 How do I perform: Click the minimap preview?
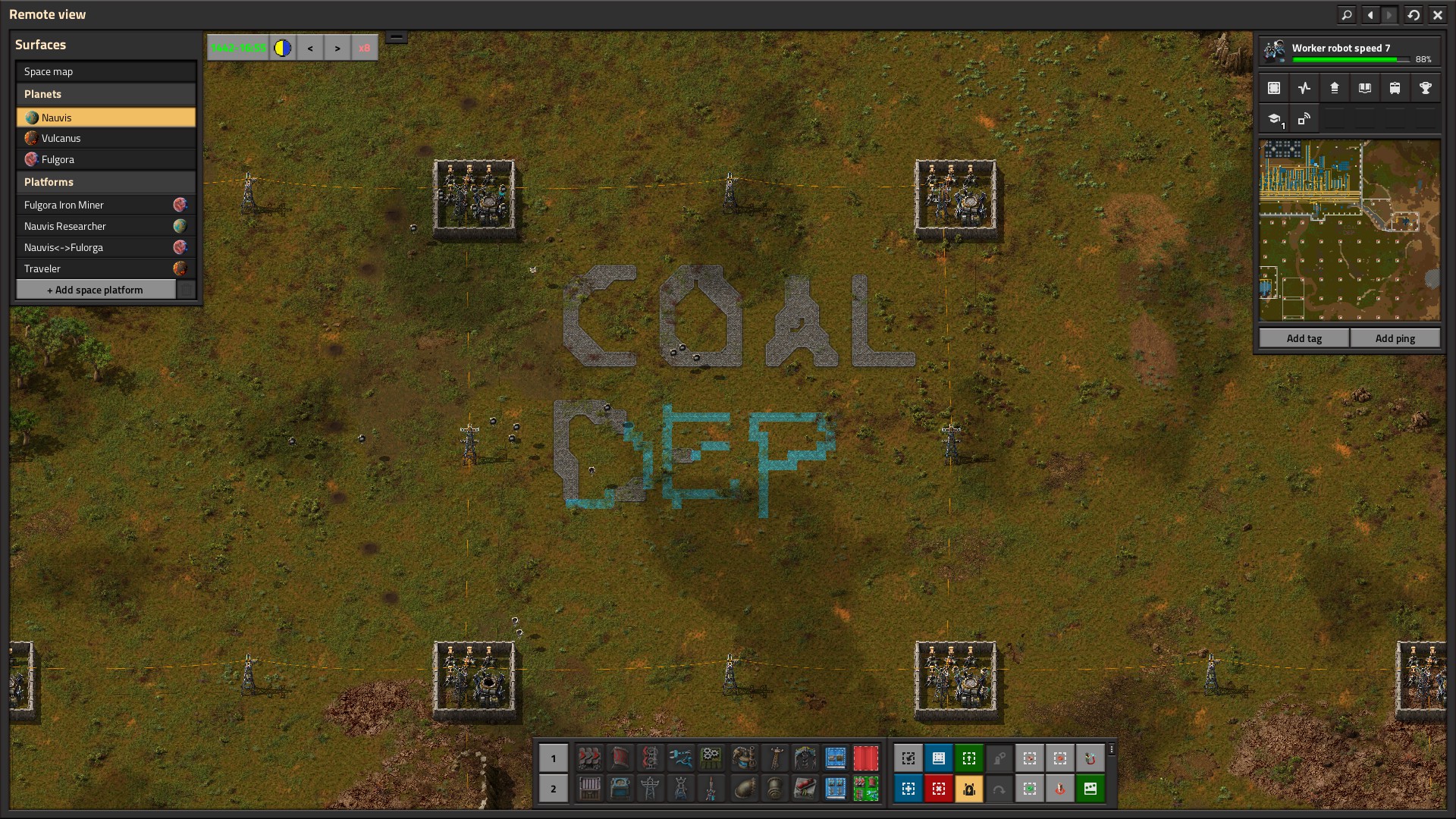pos(1349,231)
